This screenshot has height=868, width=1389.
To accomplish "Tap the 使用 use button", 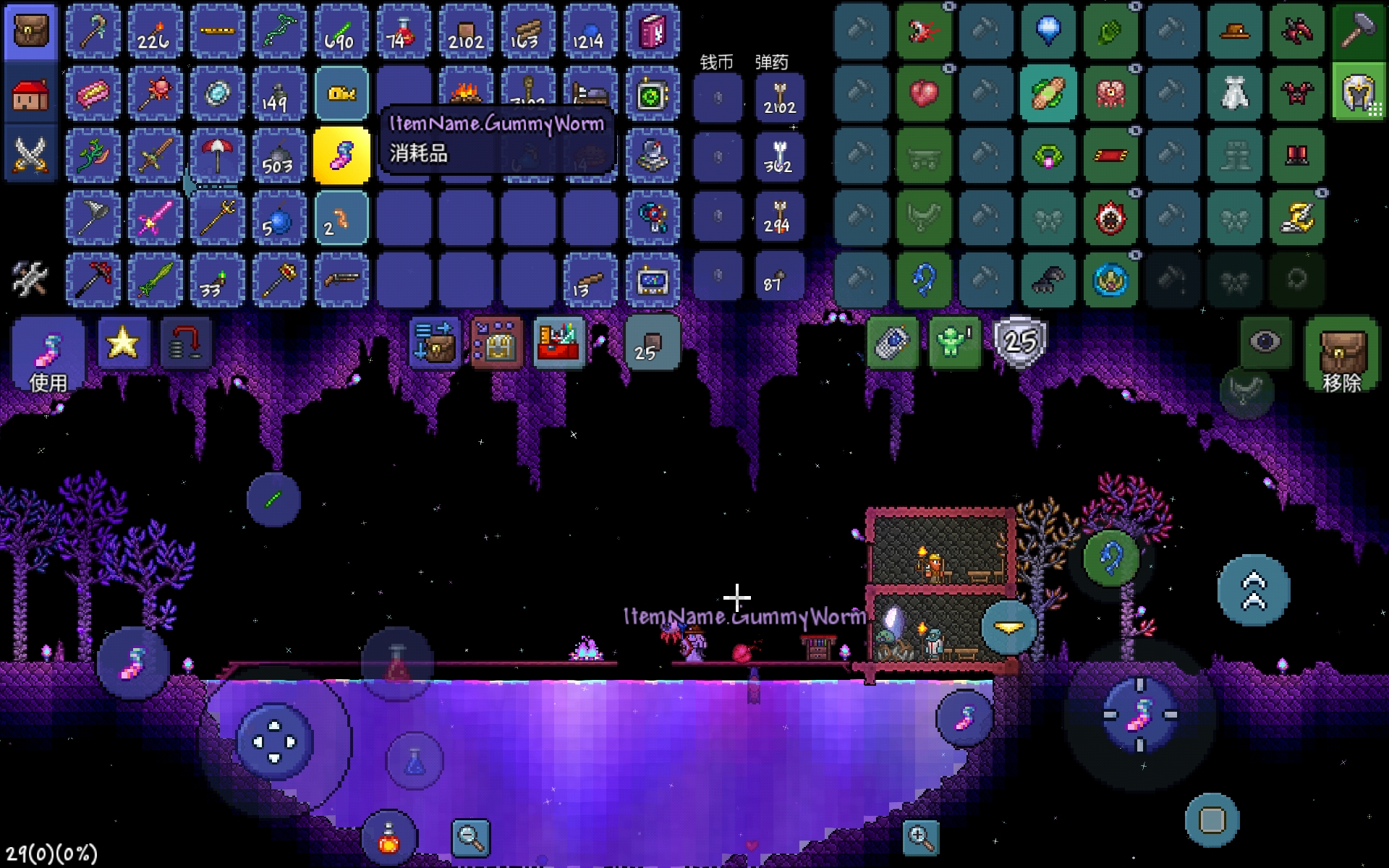I will click(48, 354).
